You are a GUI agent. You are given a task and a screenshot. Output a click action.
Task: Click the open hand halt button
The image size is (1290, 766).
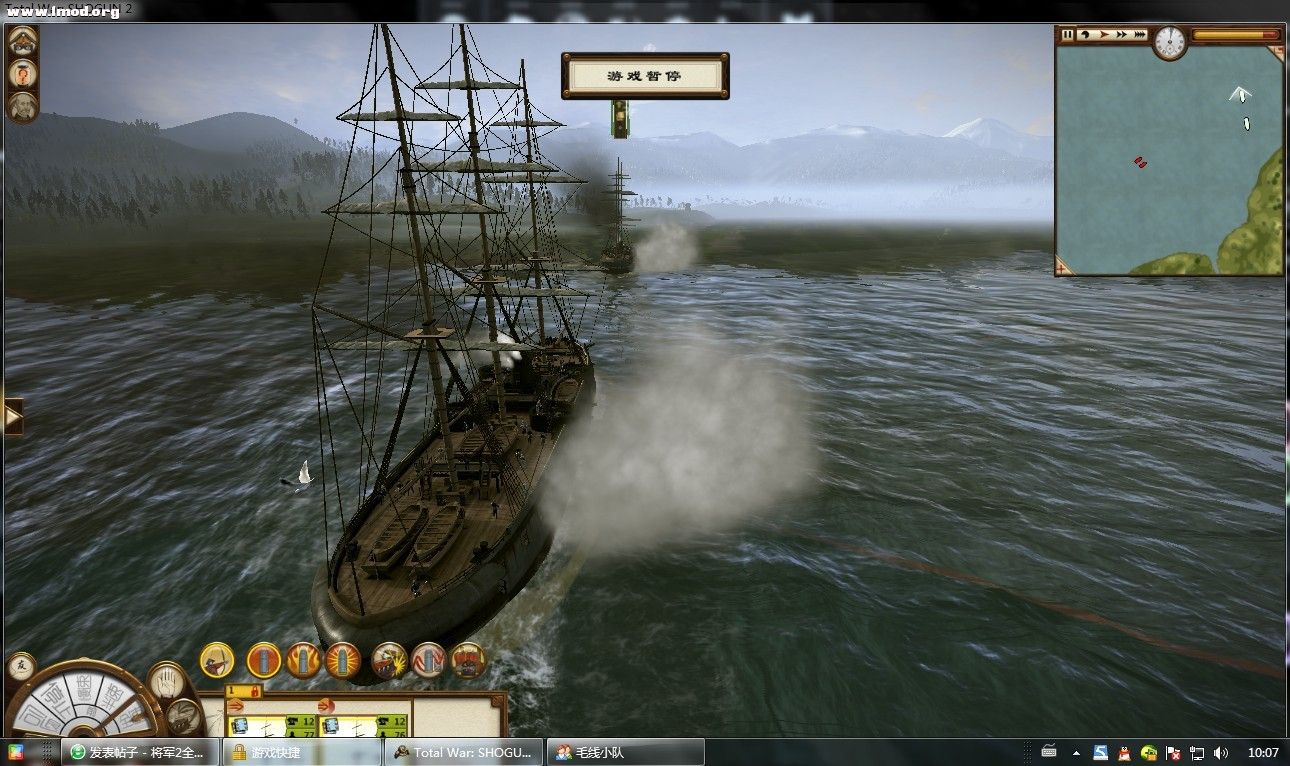pos(167,682)
